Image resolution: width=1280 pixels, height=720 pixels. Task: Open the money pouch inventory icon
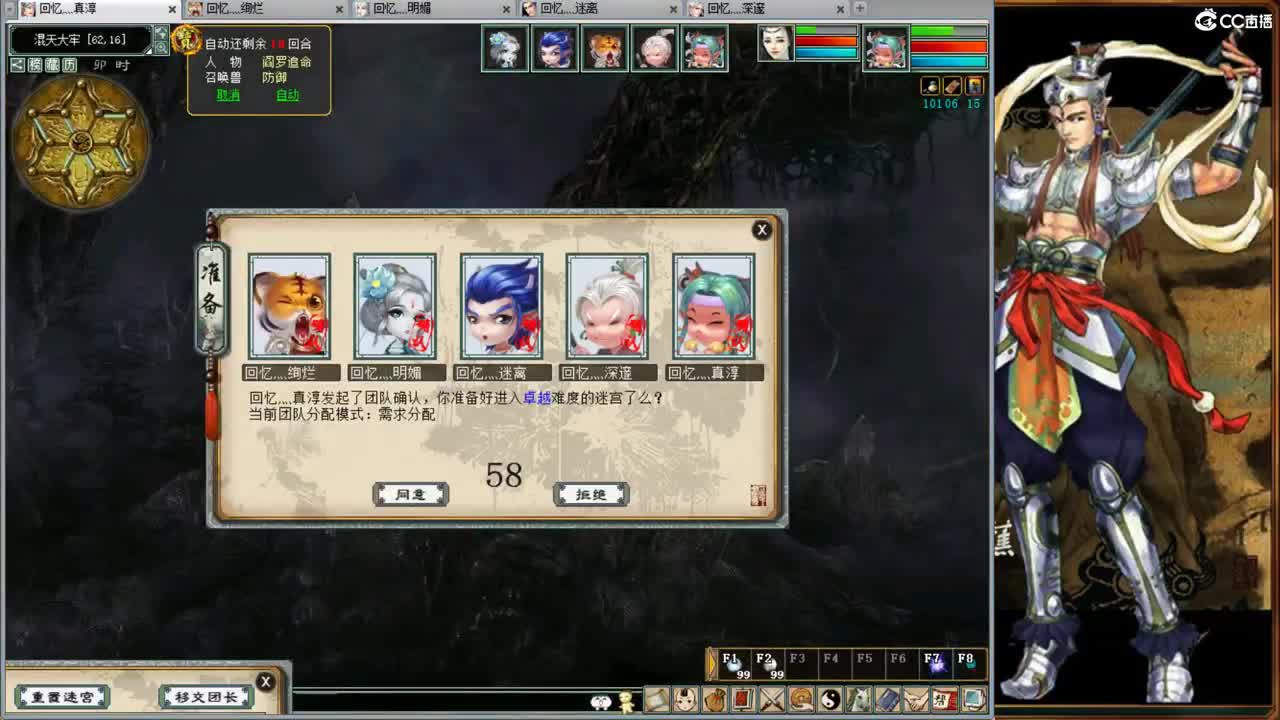[x=715, y=699]
